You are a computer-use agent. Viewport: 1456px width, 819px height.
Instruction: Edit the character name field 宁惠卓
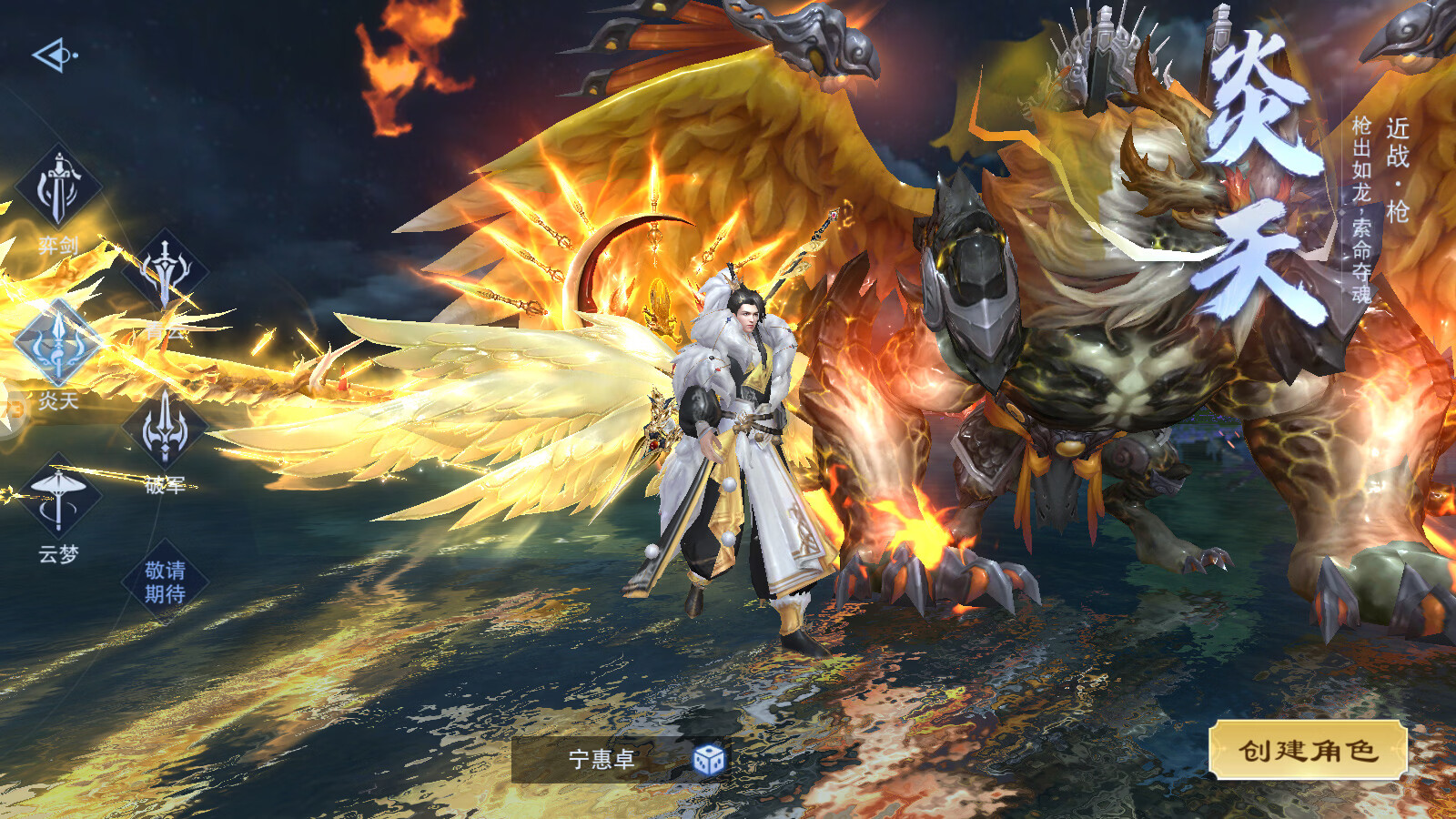[601, 759]
